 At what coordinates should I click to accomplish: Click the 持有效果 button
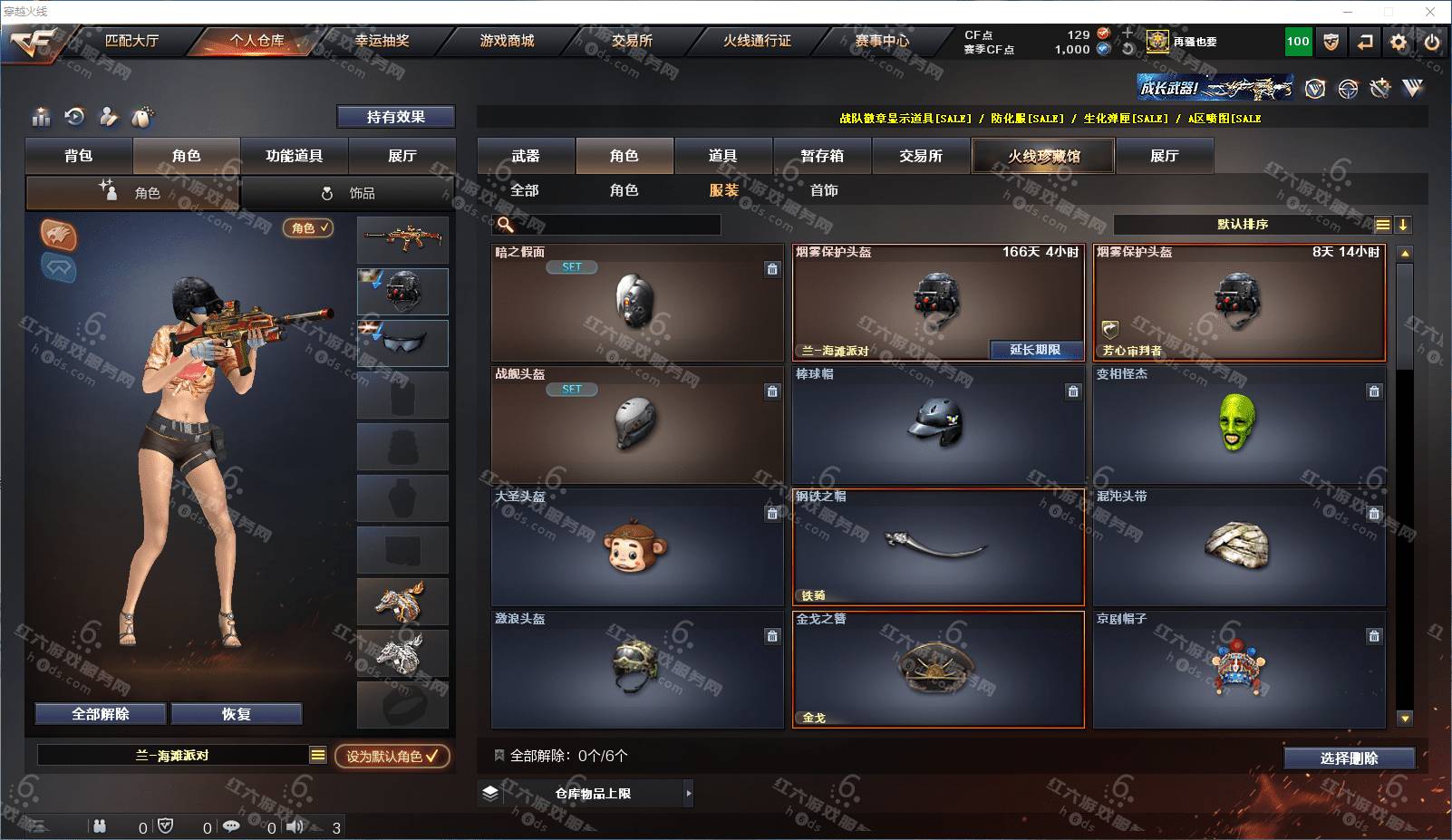(395, 117)
